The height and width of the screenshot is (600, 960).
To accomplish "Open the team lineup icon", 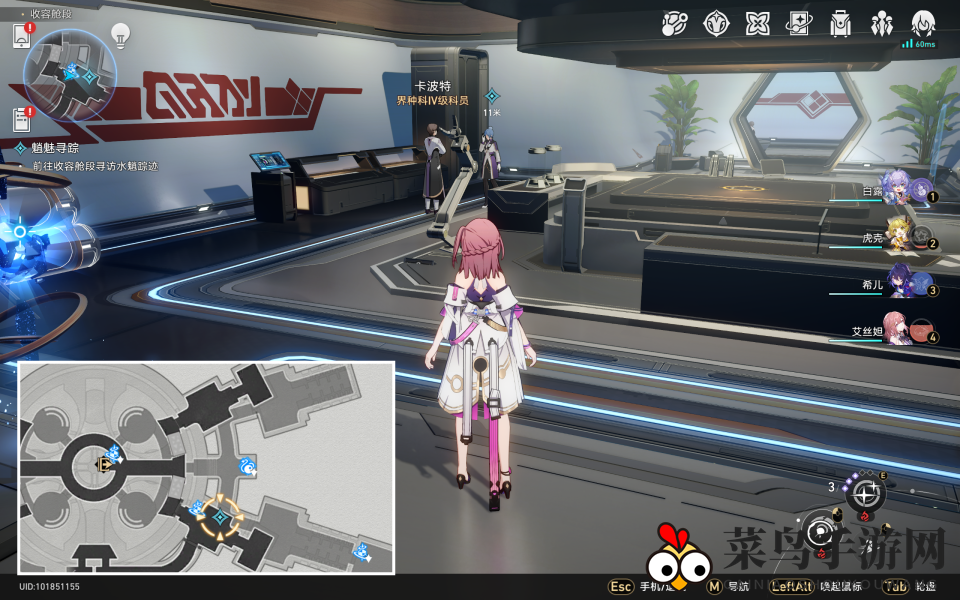I will (x=882, y=23).
